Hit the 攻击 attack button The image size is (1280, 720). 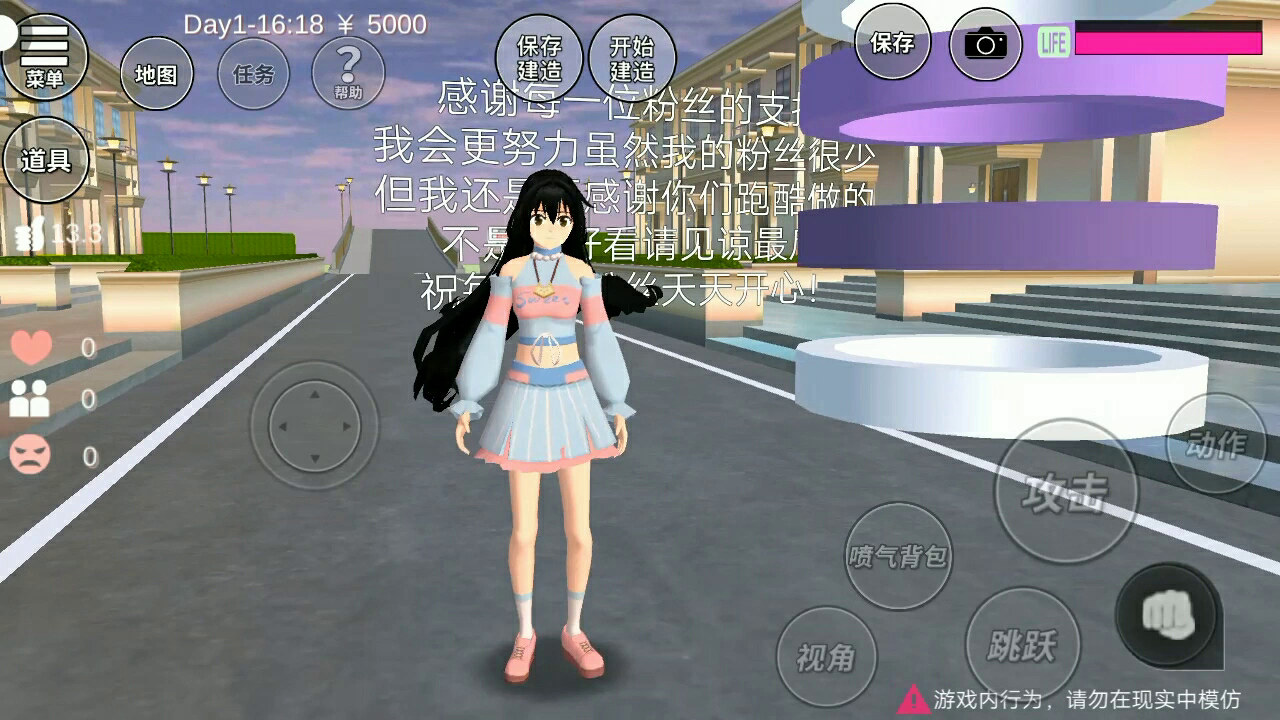[1065, 491]
